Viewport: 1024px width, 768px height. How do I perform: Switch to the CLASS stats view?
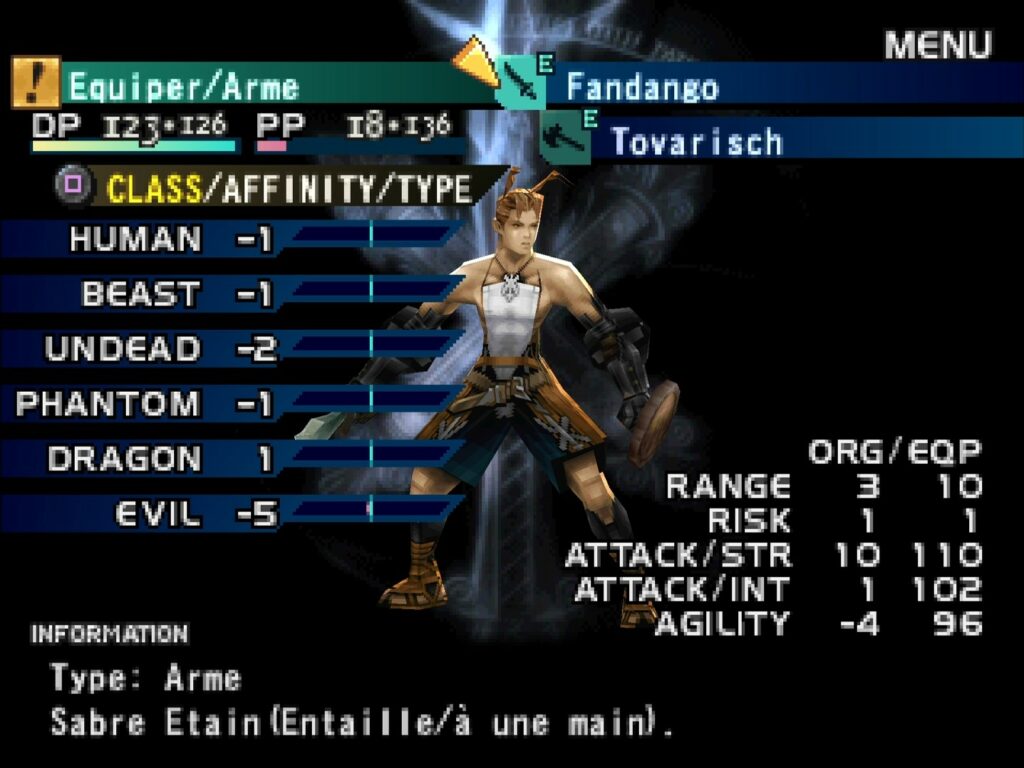pyautogui.click(x=153, y=188)
